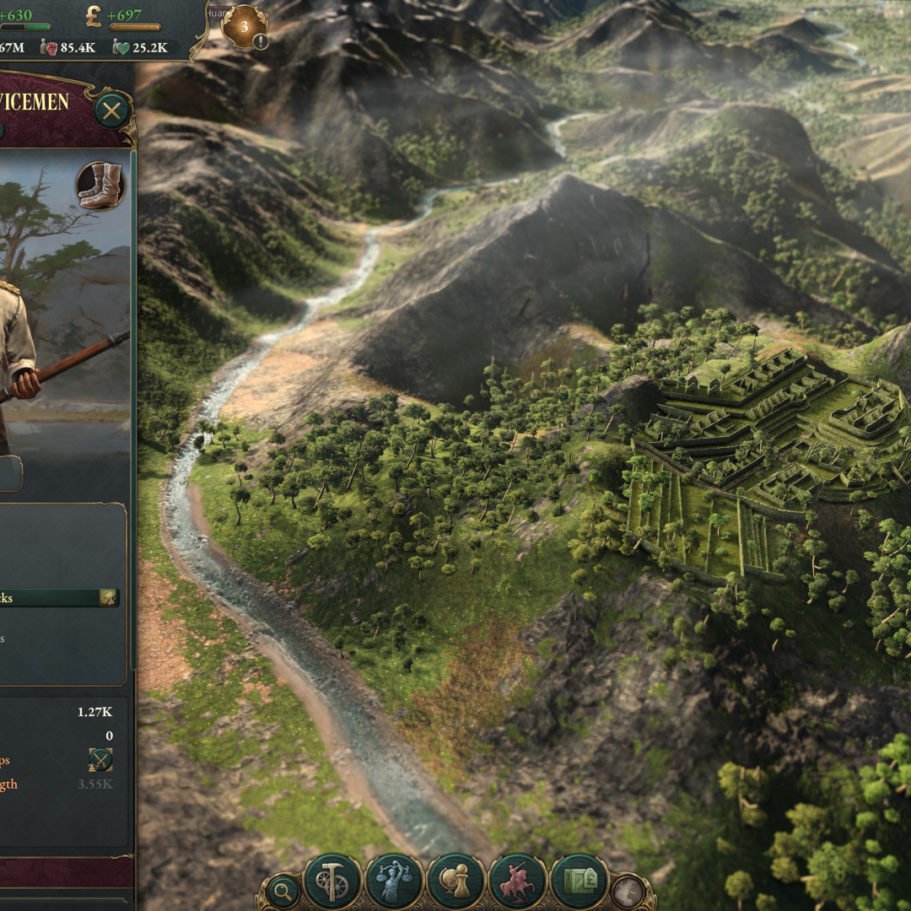Click the round globe map button

629,890
